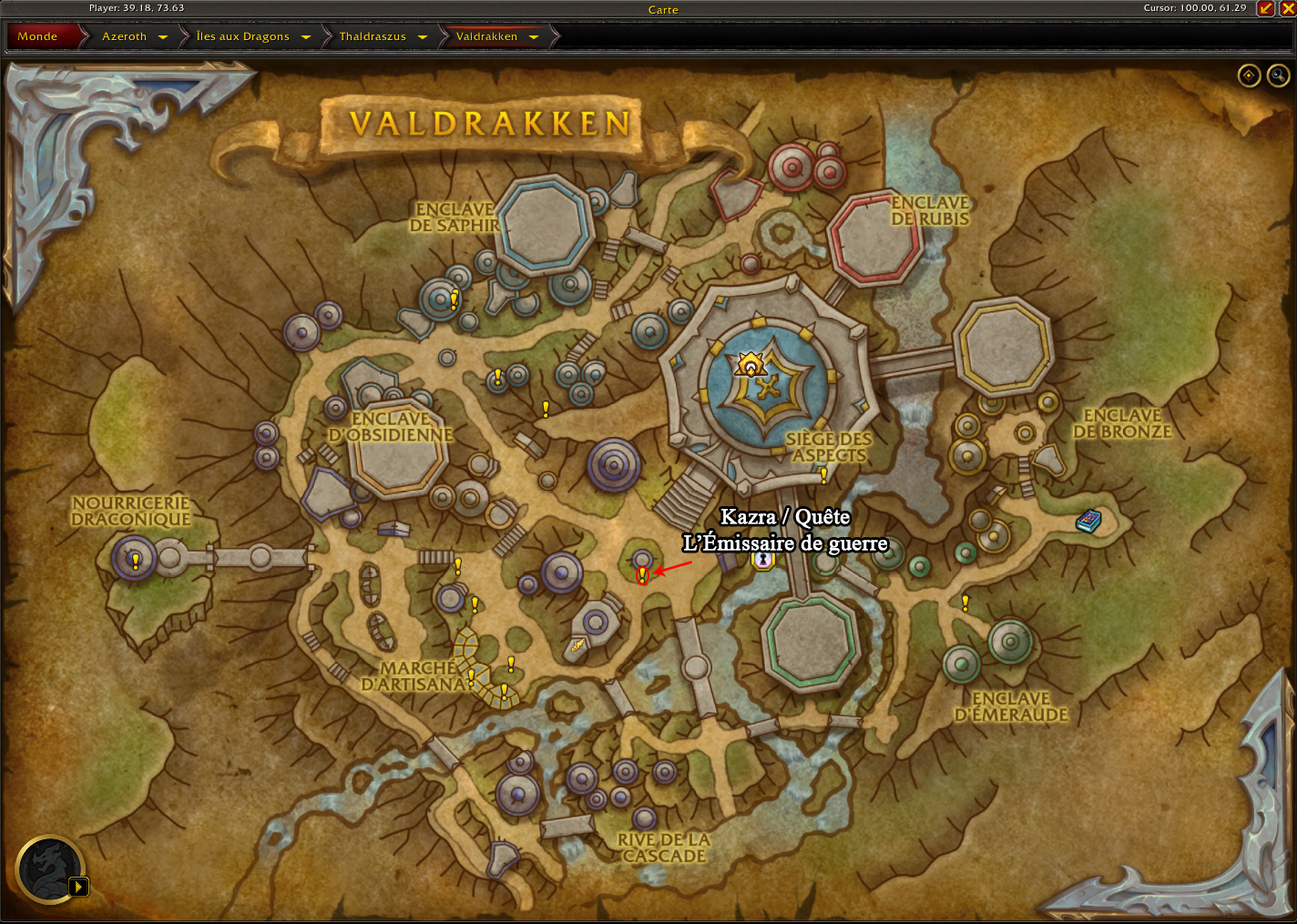1297x924 pixels.
Task: Click the magnifying glass map button
Action: pos(1279,76)
